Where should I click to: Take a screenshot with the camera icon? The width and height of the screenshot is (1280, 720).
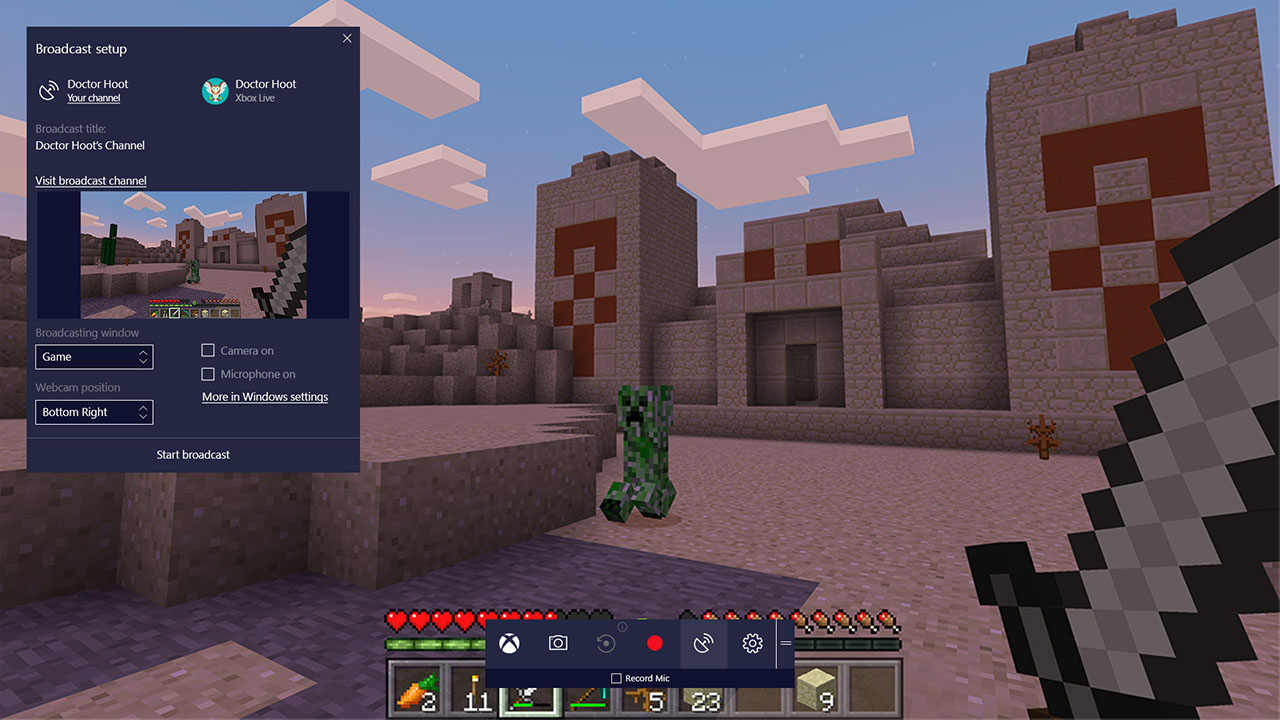pyautogui.click(x=560, y=644)
